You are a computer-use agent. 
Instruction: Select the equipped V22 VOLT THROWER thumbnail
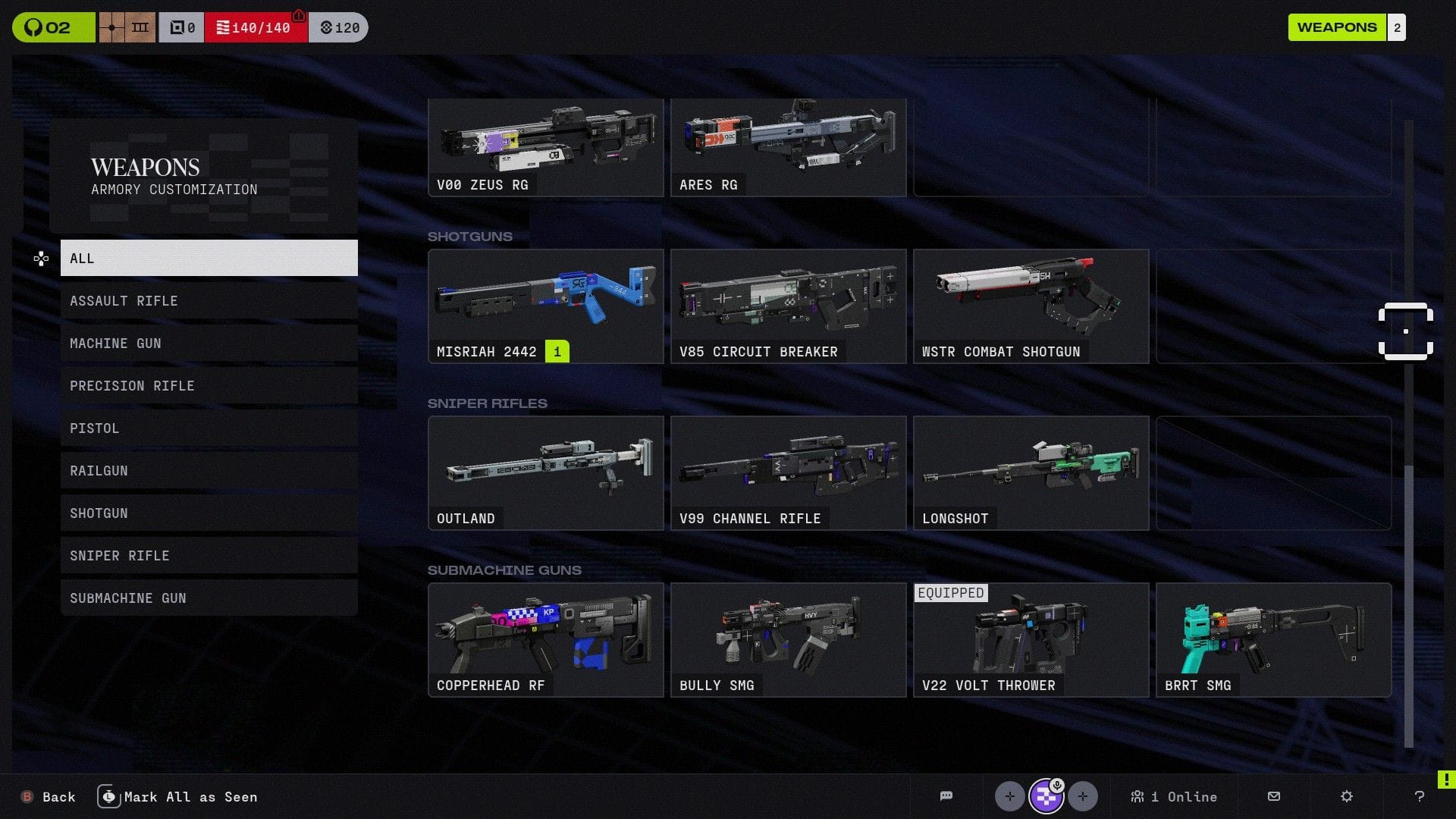tap(1031, 639)
